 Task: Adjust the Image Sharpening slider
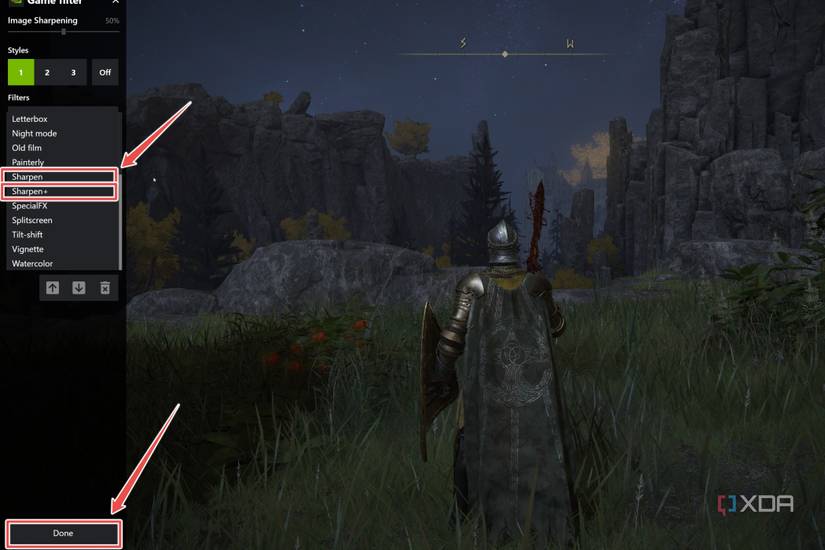tap(63, 32)
